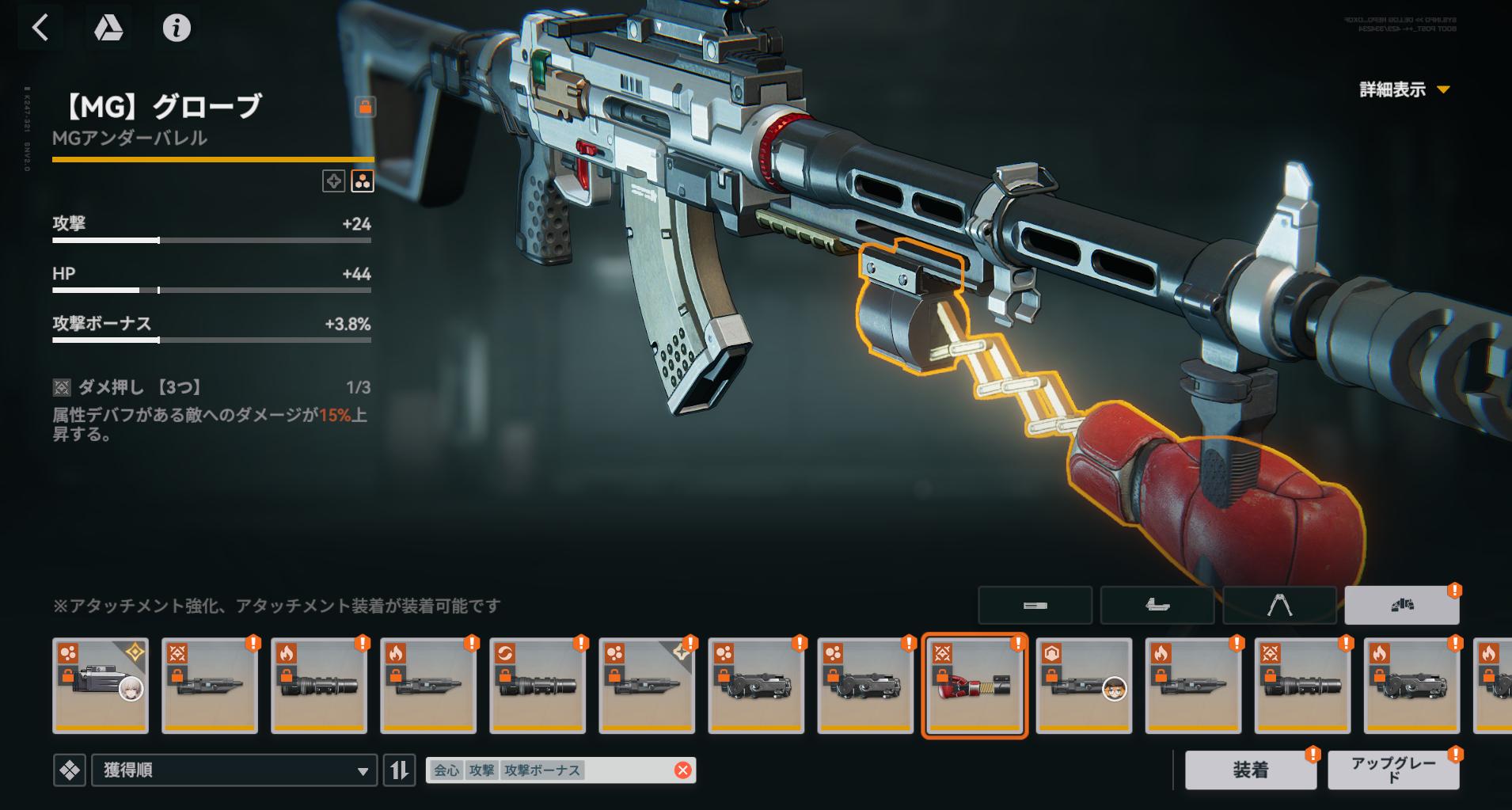Click the アップグレード upgrade button
This screenshot has height=810, width=1512.
pos(1392,770)
